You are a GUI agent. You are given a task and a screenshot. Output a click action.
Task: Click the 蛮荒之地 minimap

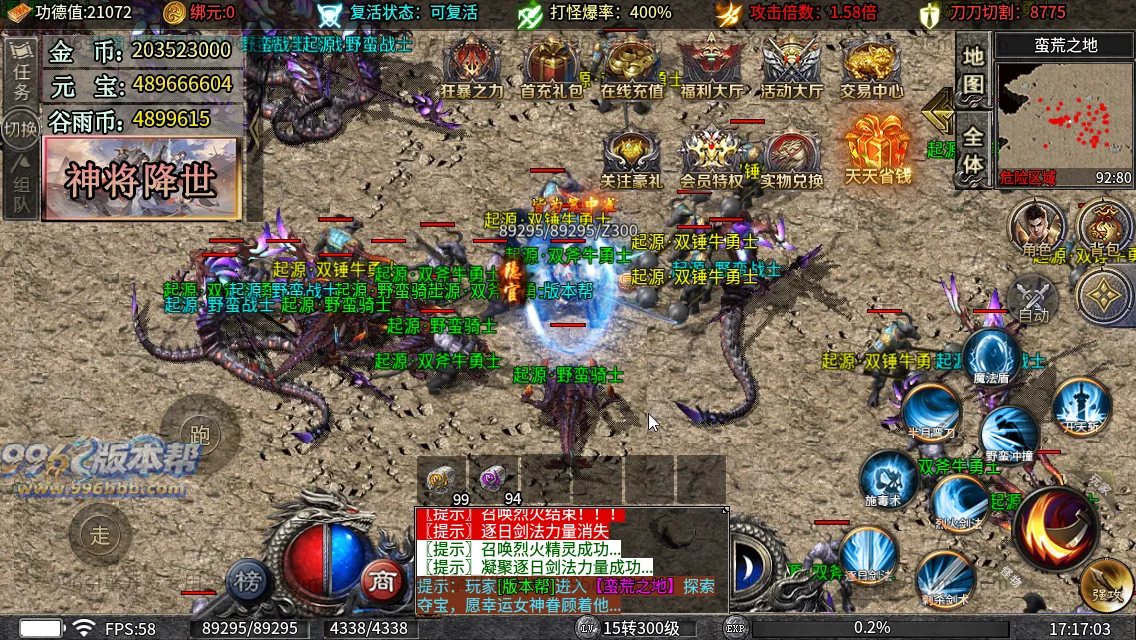(x=1064, y=122)
